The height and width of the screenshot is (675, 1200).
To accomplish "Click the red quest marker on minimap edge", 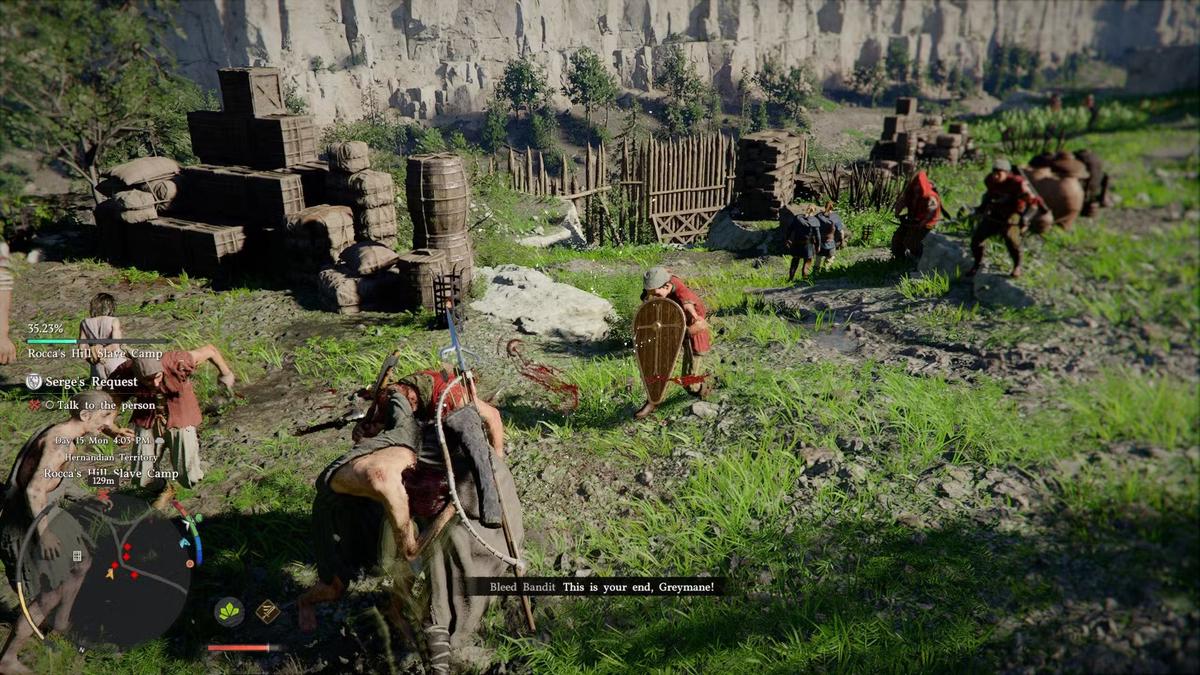I will 104,497.
